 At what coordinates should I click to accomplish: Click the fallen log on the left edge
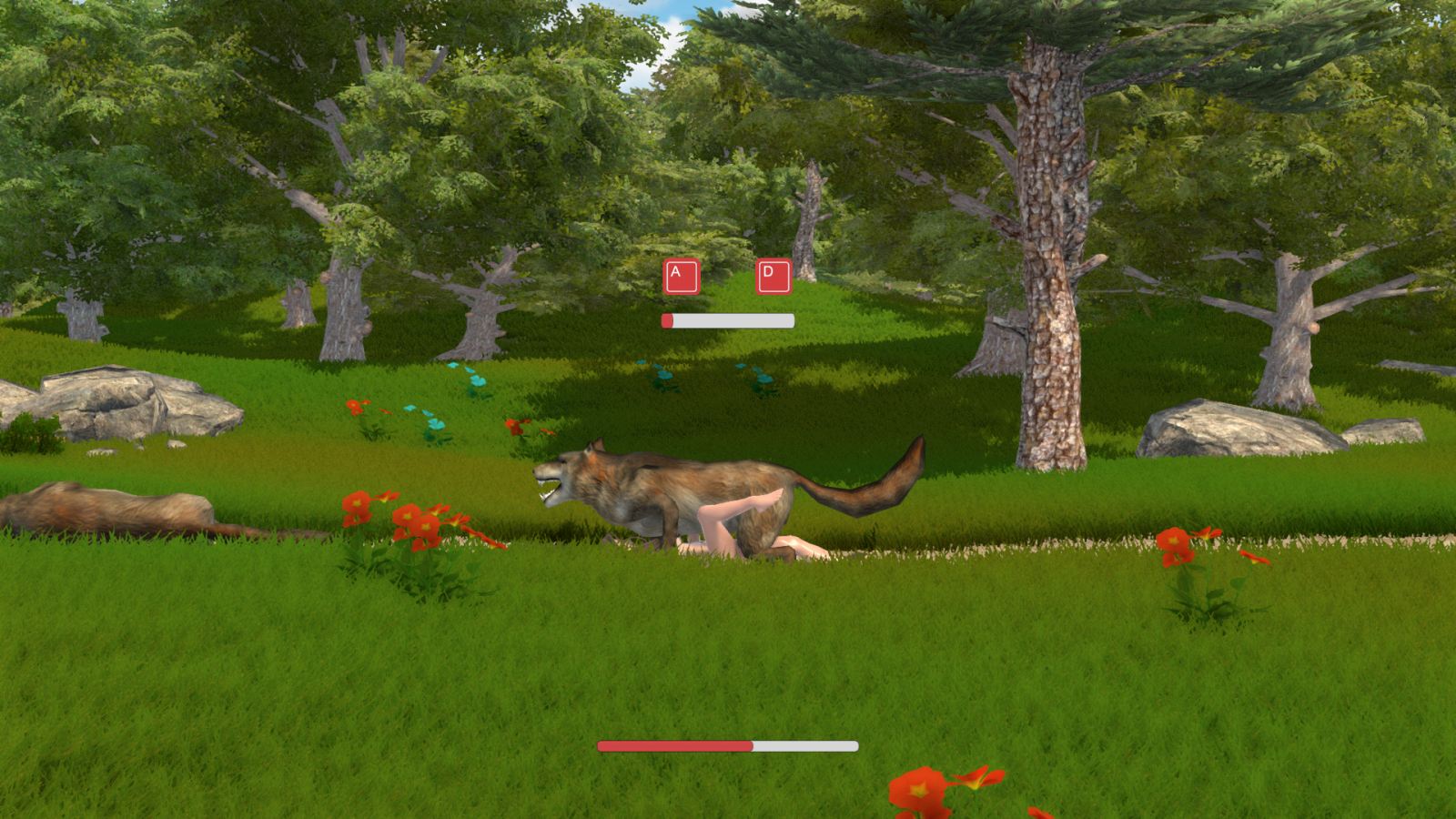(x=100, y=505)
